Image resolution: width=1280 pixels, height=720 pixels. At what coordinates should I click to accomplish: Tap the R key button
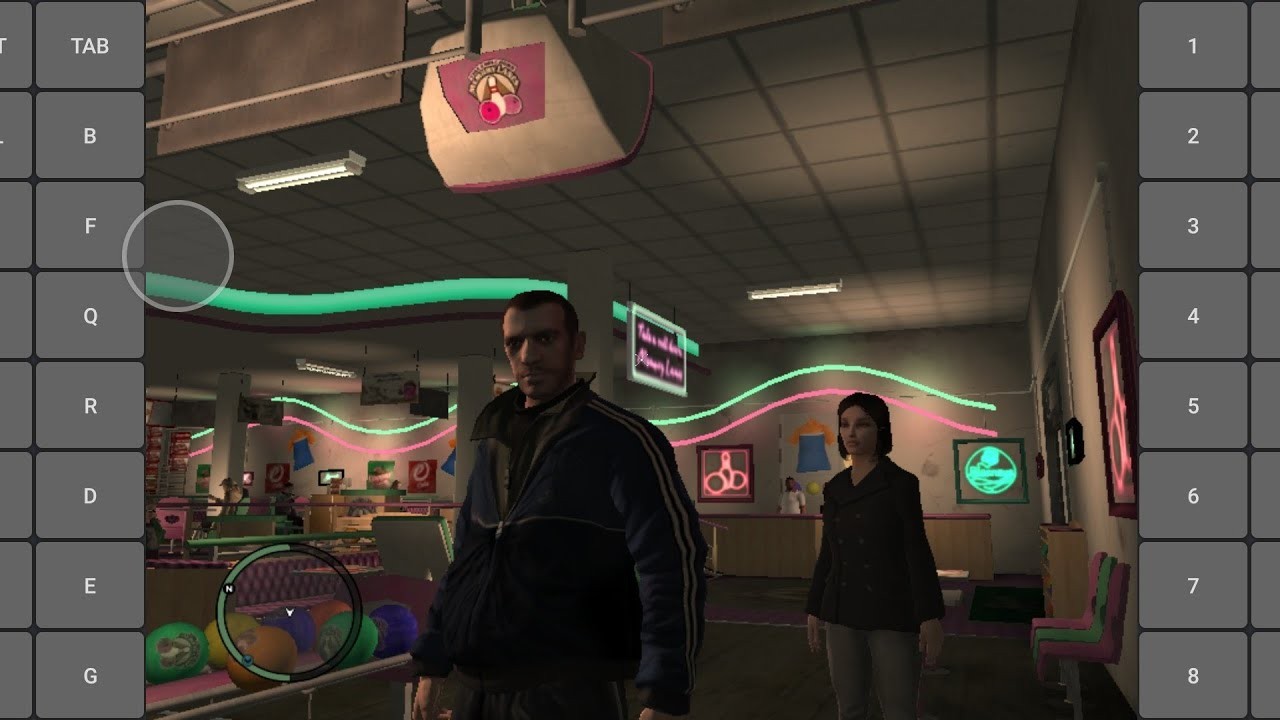pos(90,406)
